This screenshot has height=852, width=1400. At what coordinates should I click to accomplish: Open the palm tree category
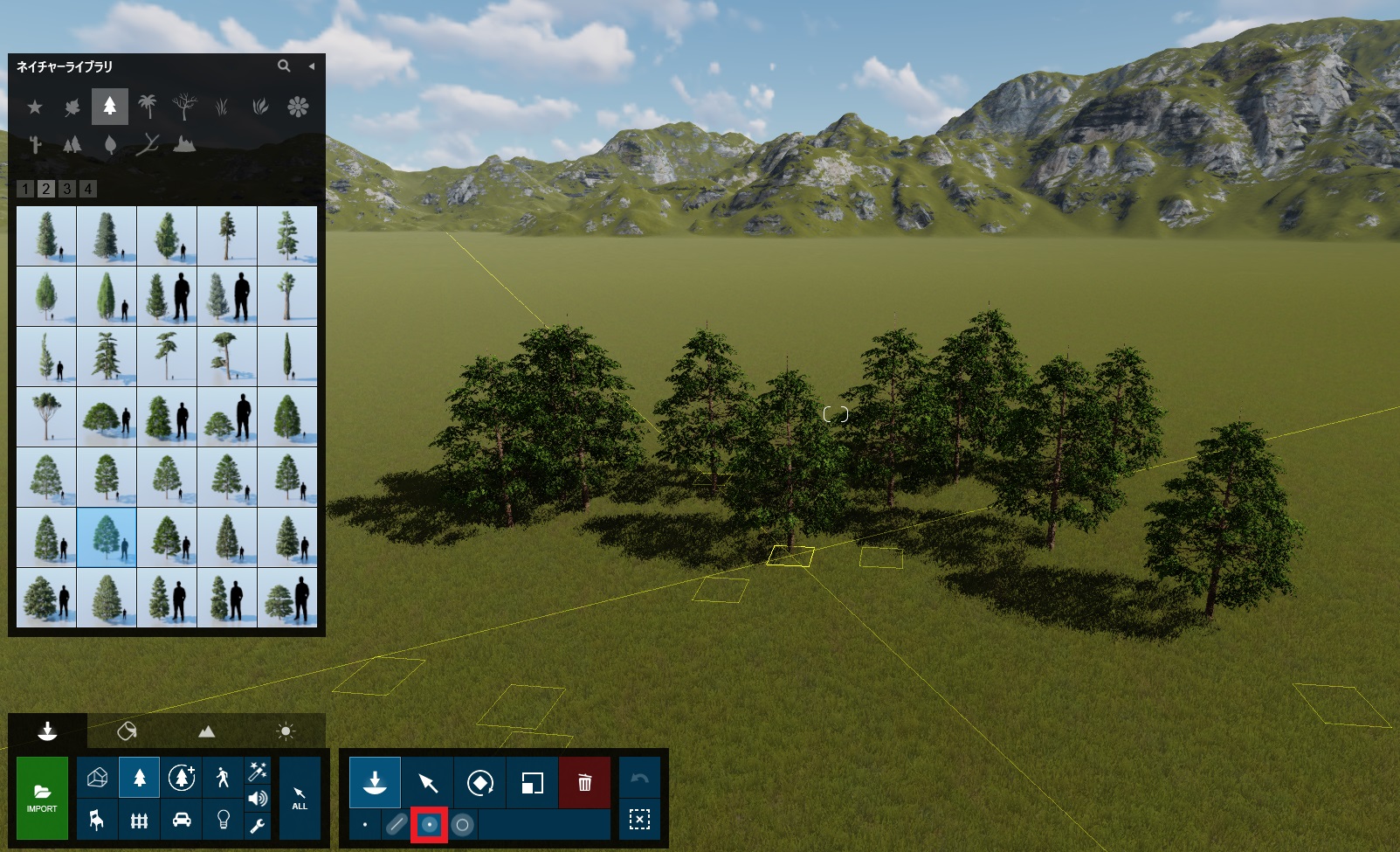148,107
